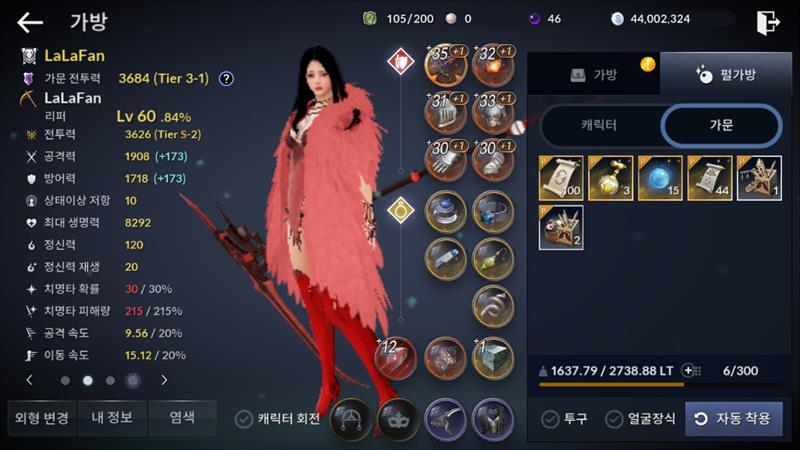Toggle the 투구 helmet checkbox
The height and width of the screenshot is (450, 800).
click(x=550, y=419)
